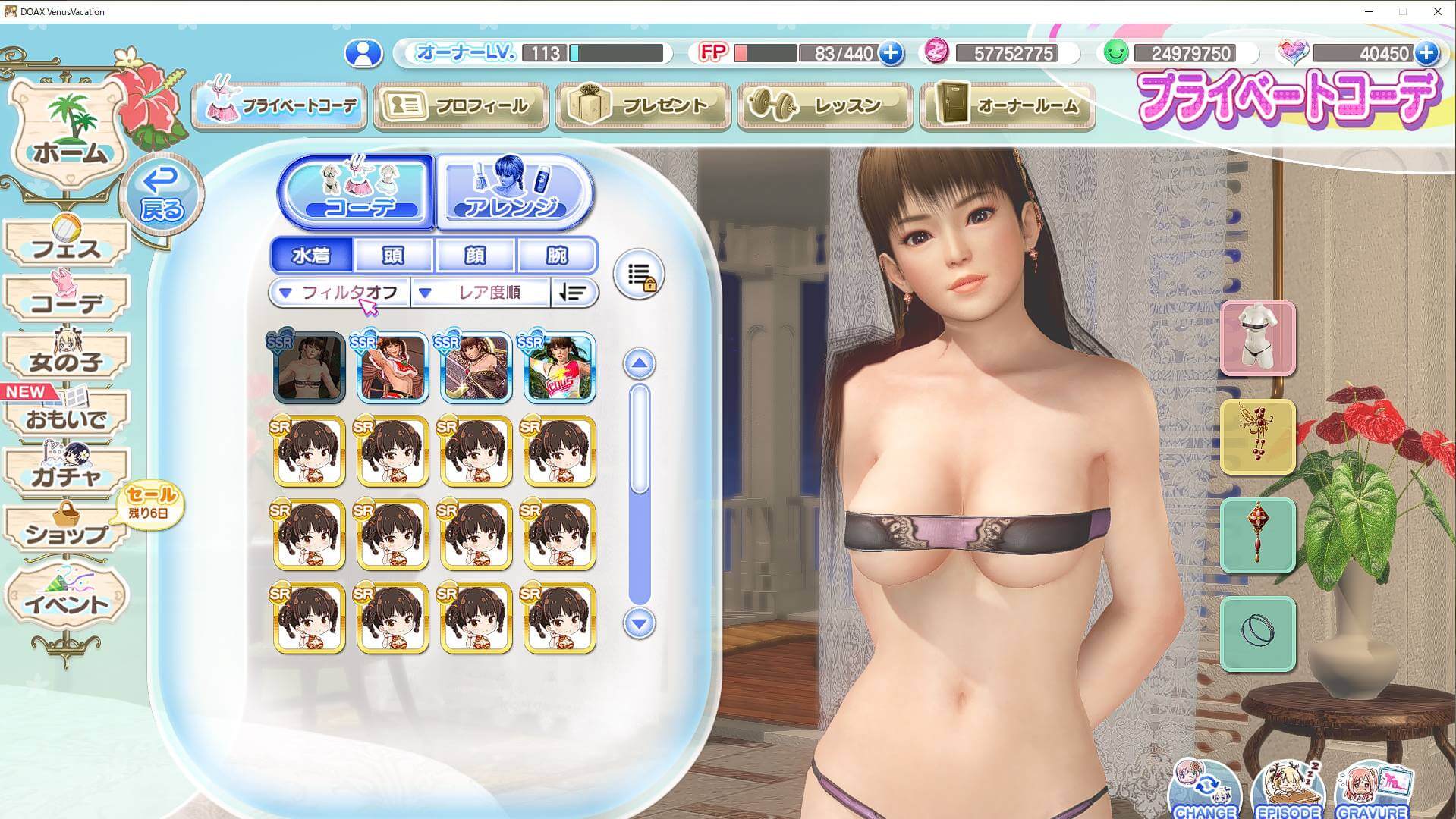Open the イベント event menu
Image resolution: width=1456 pixels, height=819 pixels.
tap(67, 599)
